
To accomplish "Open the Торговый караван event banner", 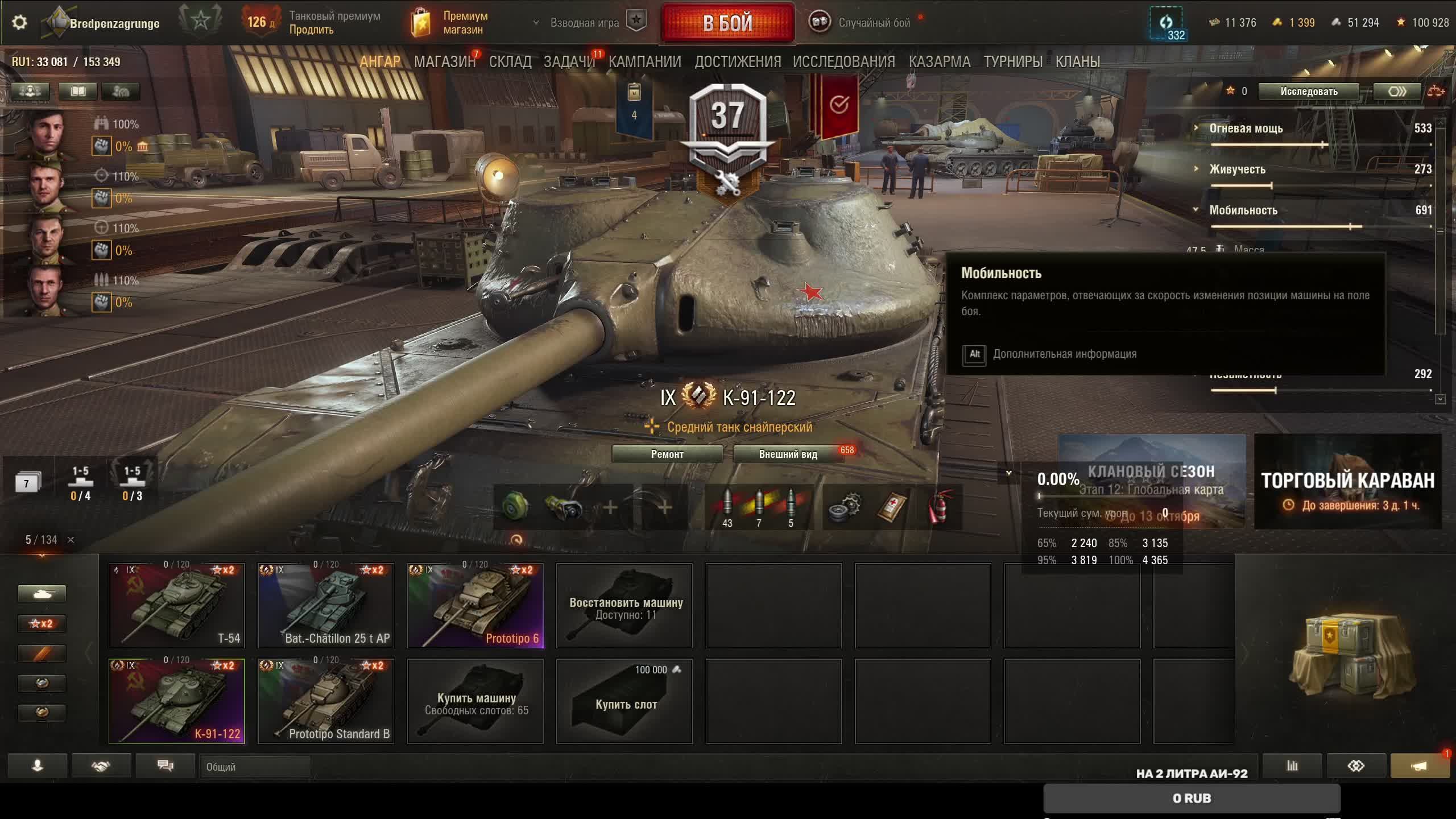I will (x=1347, y=482).
